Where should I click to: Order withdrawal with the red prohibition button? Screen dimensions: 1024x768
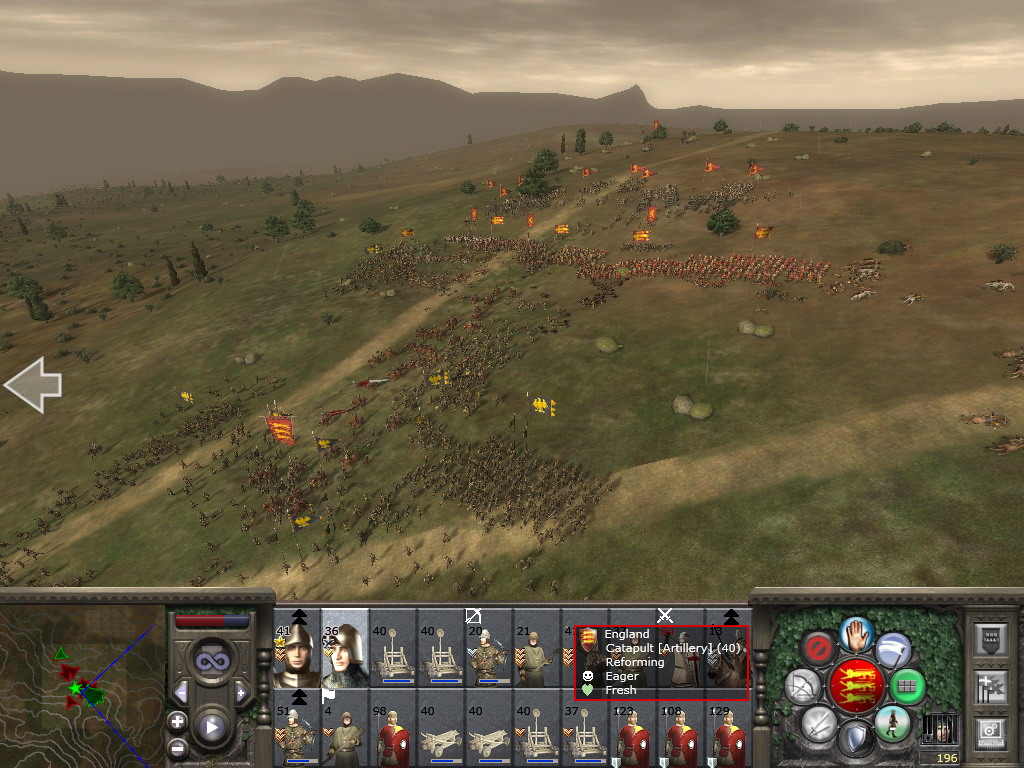coord(818,649)
